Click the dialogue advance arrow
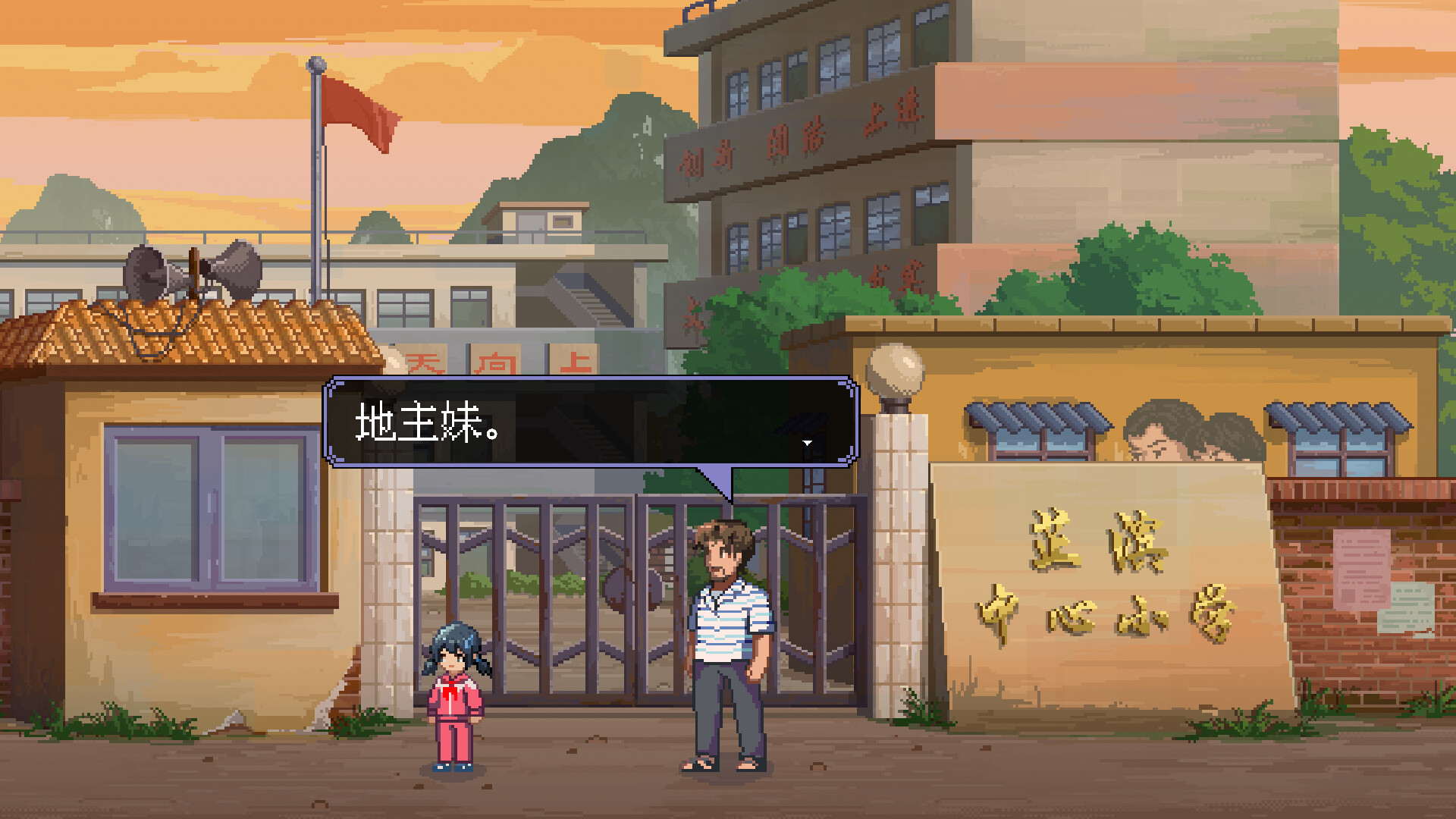 [808, 442]
